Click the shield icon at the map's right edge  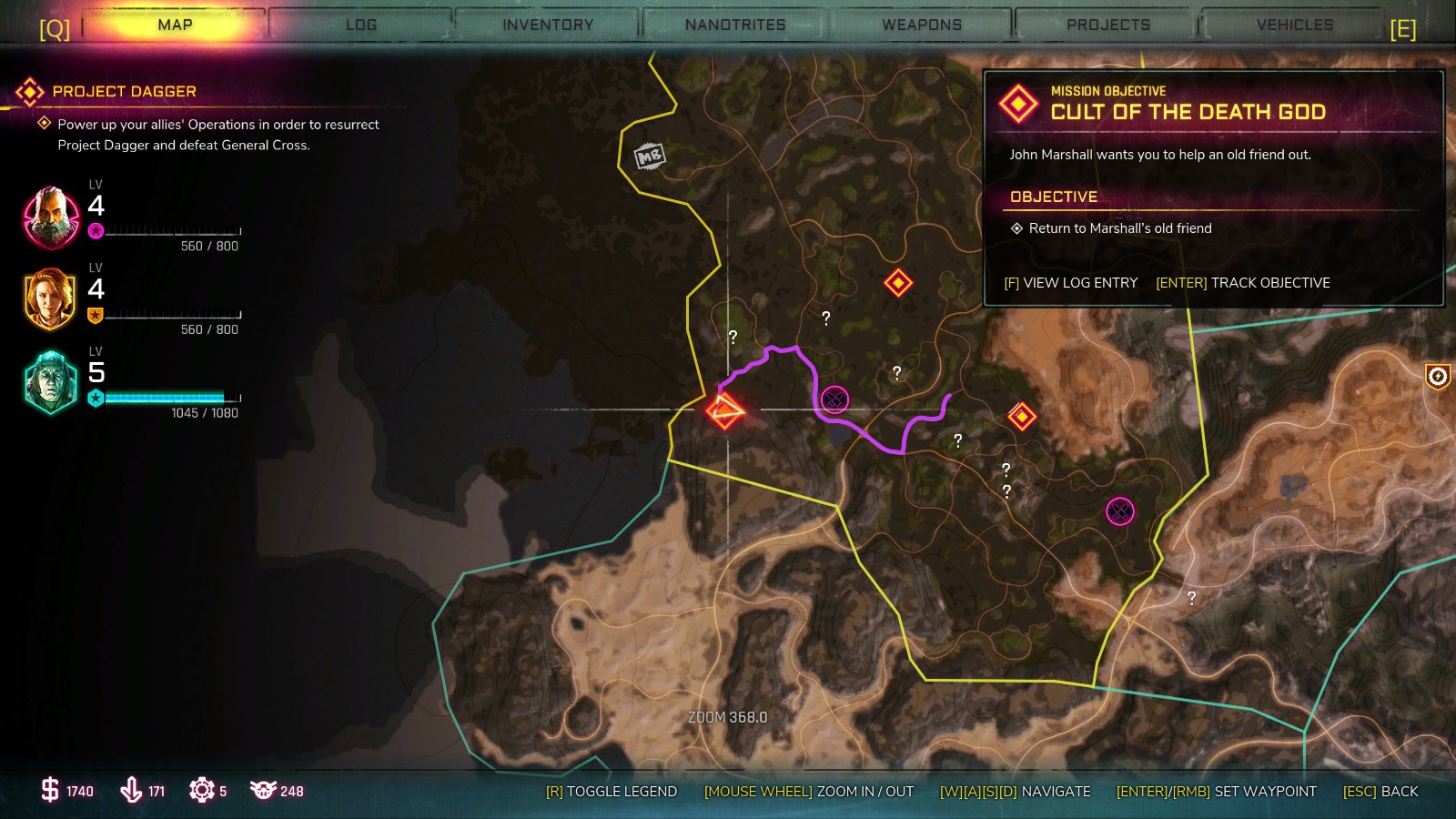coord(1437,376)
